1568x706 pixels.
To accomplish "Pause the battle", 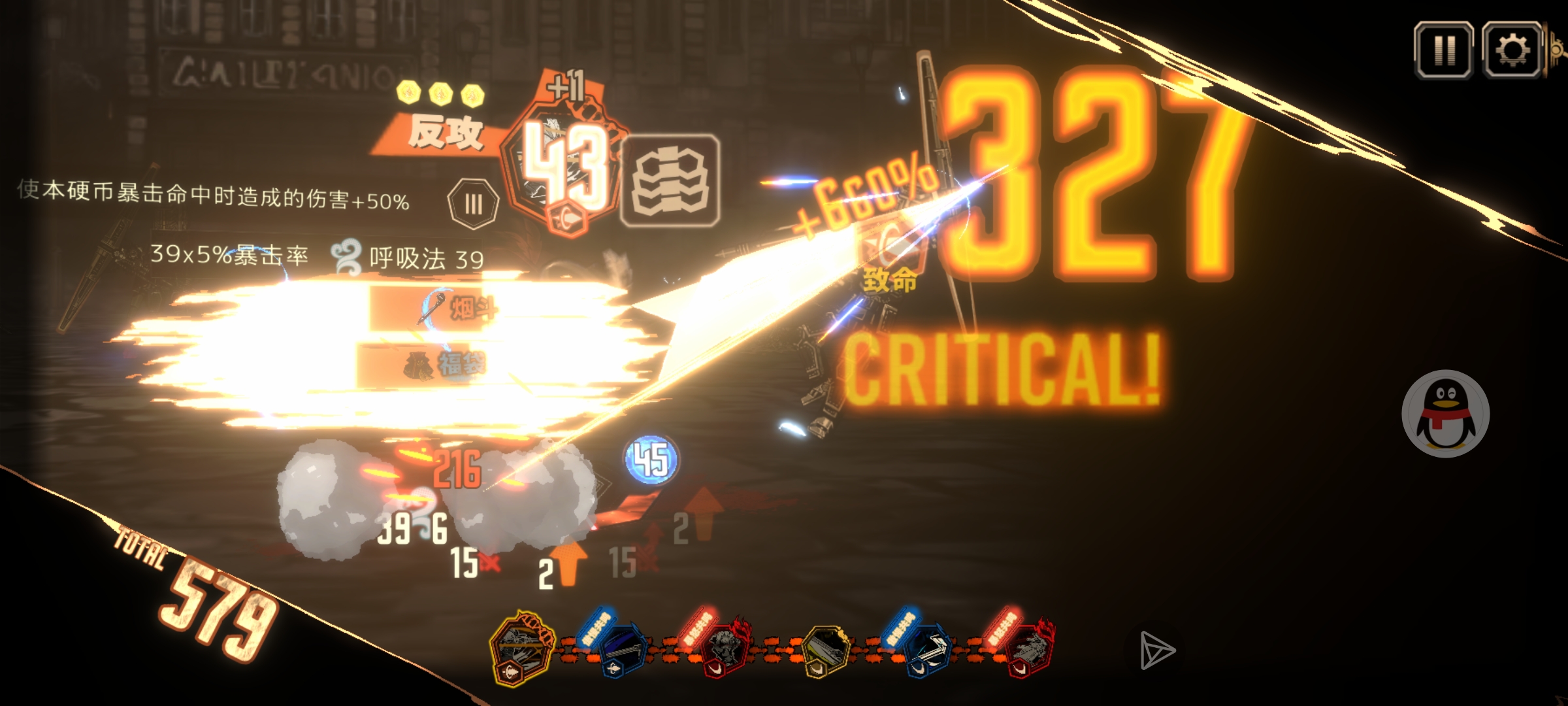I will [x=1444, y=50].
